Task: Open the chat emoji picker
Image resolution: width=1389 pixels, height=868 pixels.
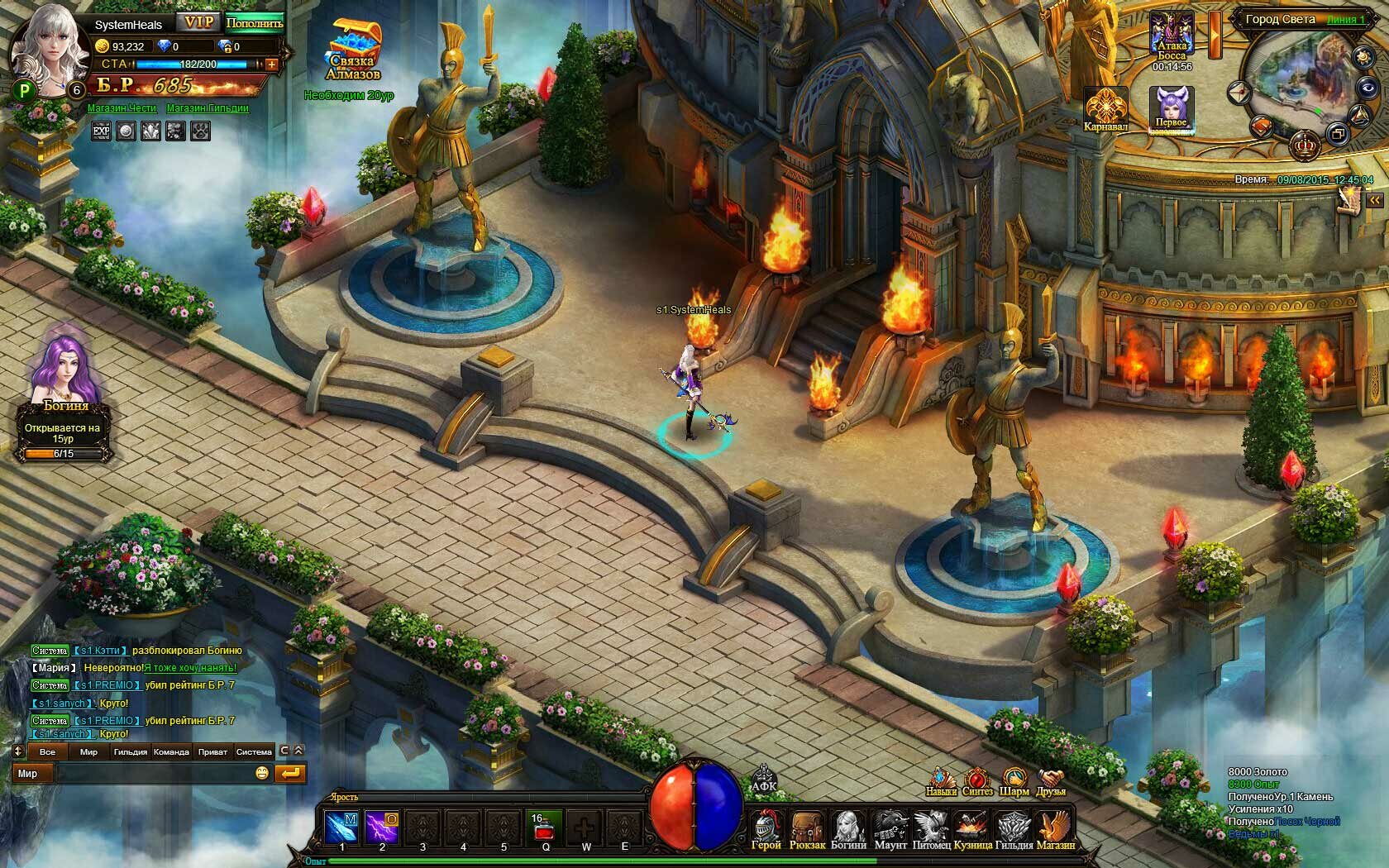Action: coord(262,774)
